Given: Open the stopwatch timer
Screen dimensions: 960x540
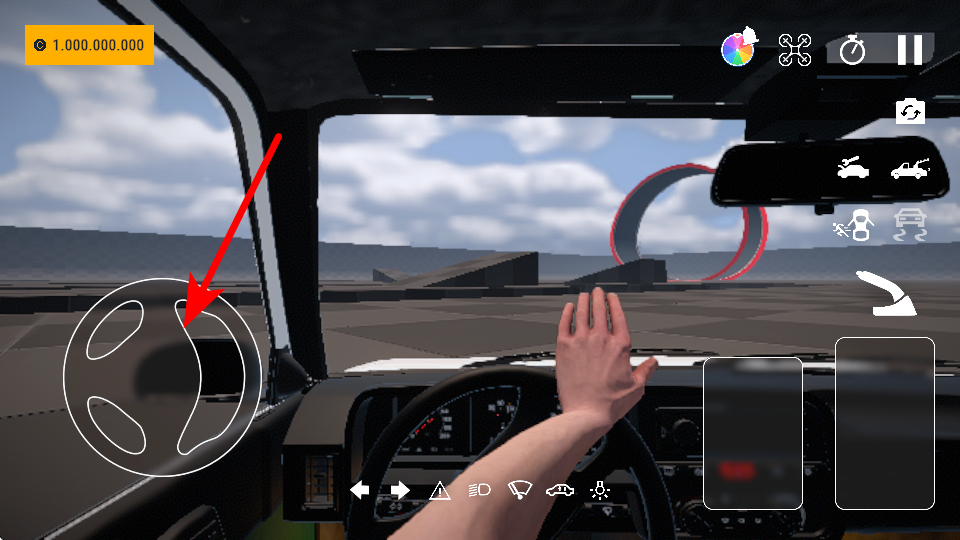Looking at the screenshot, I should tap(852, 49).
